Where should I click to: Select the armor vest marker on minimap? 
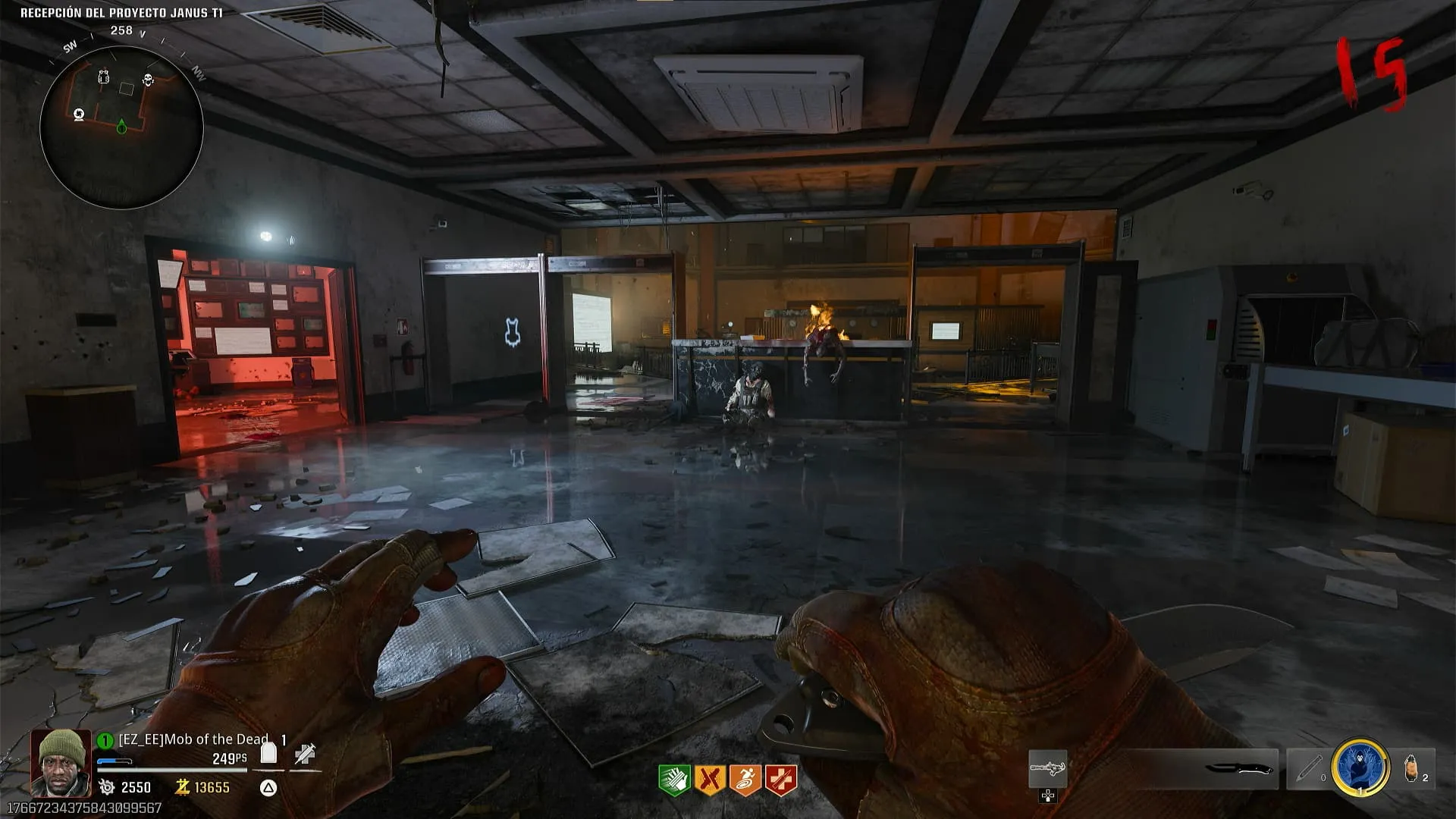(x=104, y=77)
